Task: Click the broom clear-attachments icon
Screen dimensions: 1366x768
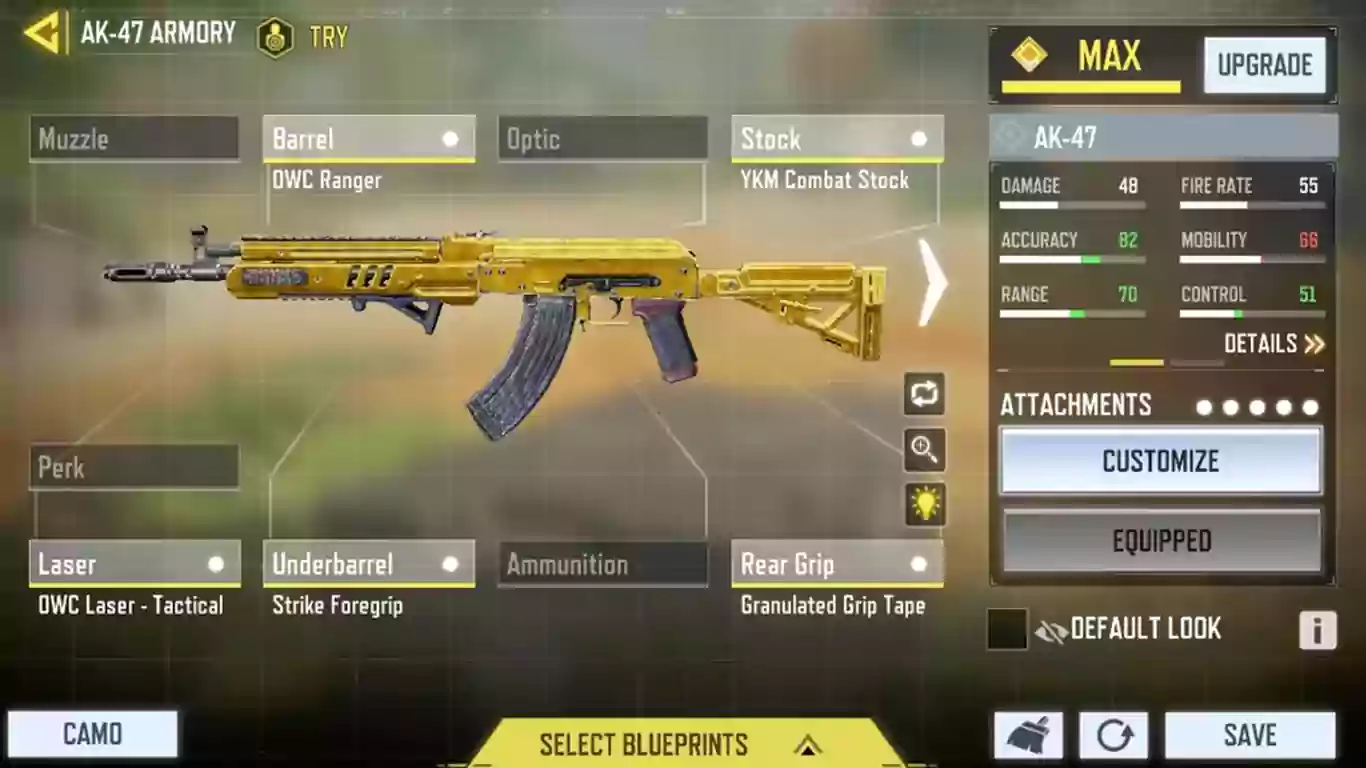Action: tap(1030, 733)
